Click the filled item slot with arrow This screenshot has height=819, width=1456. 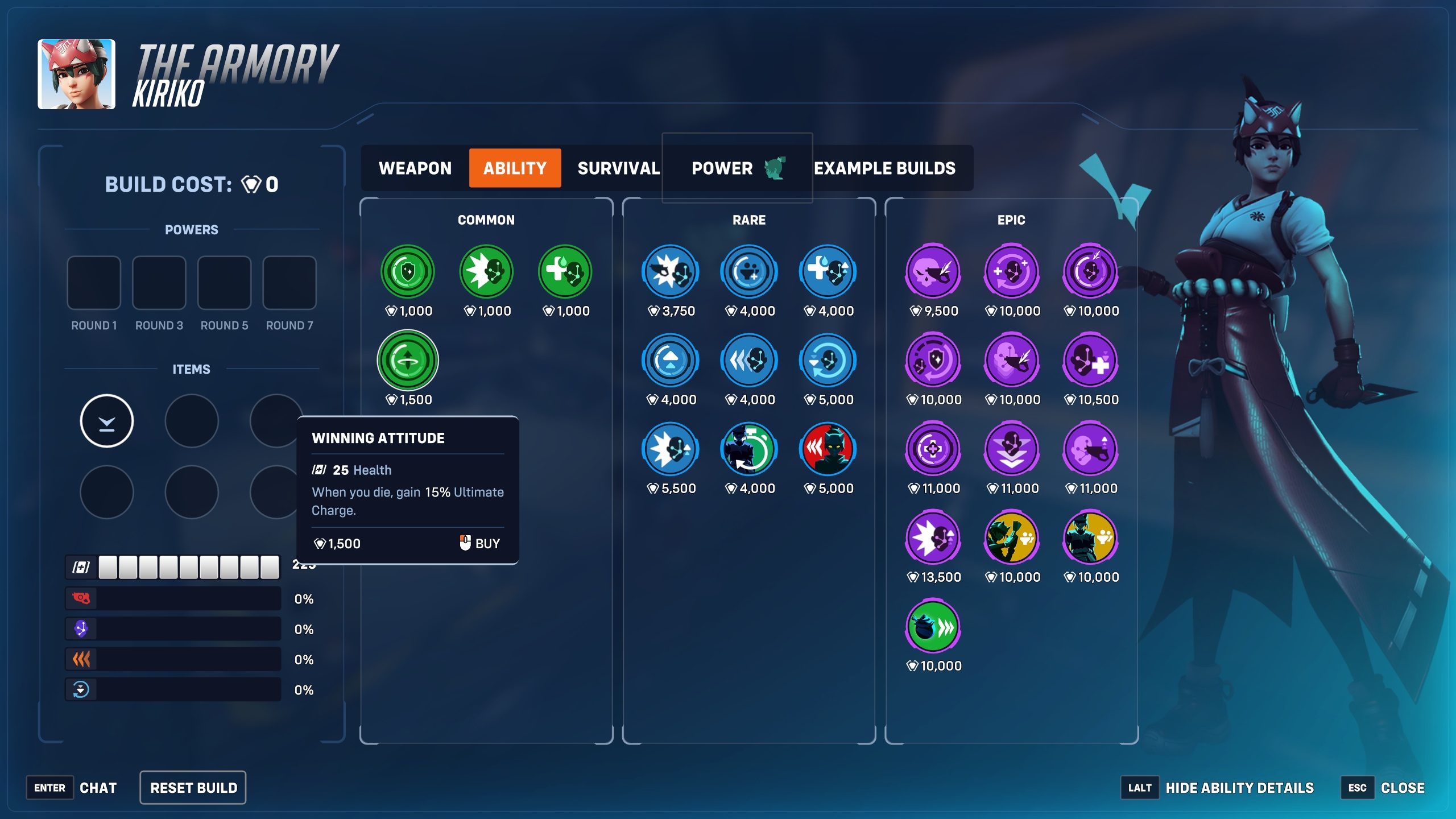click(106, 421)
